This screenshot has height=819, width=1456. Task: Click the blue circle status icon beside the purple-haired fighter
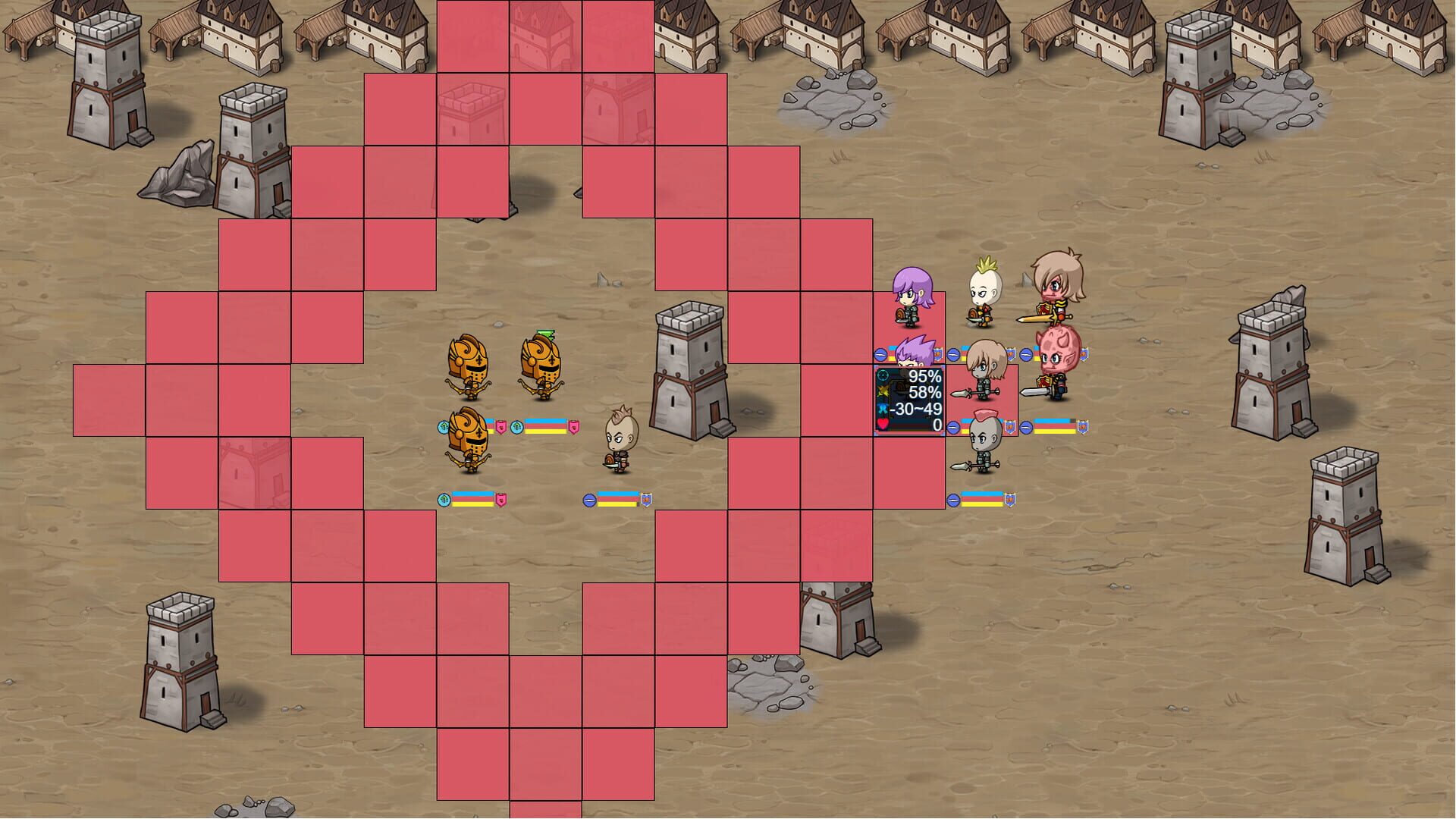pyautogui.click(x=880, y=355)
